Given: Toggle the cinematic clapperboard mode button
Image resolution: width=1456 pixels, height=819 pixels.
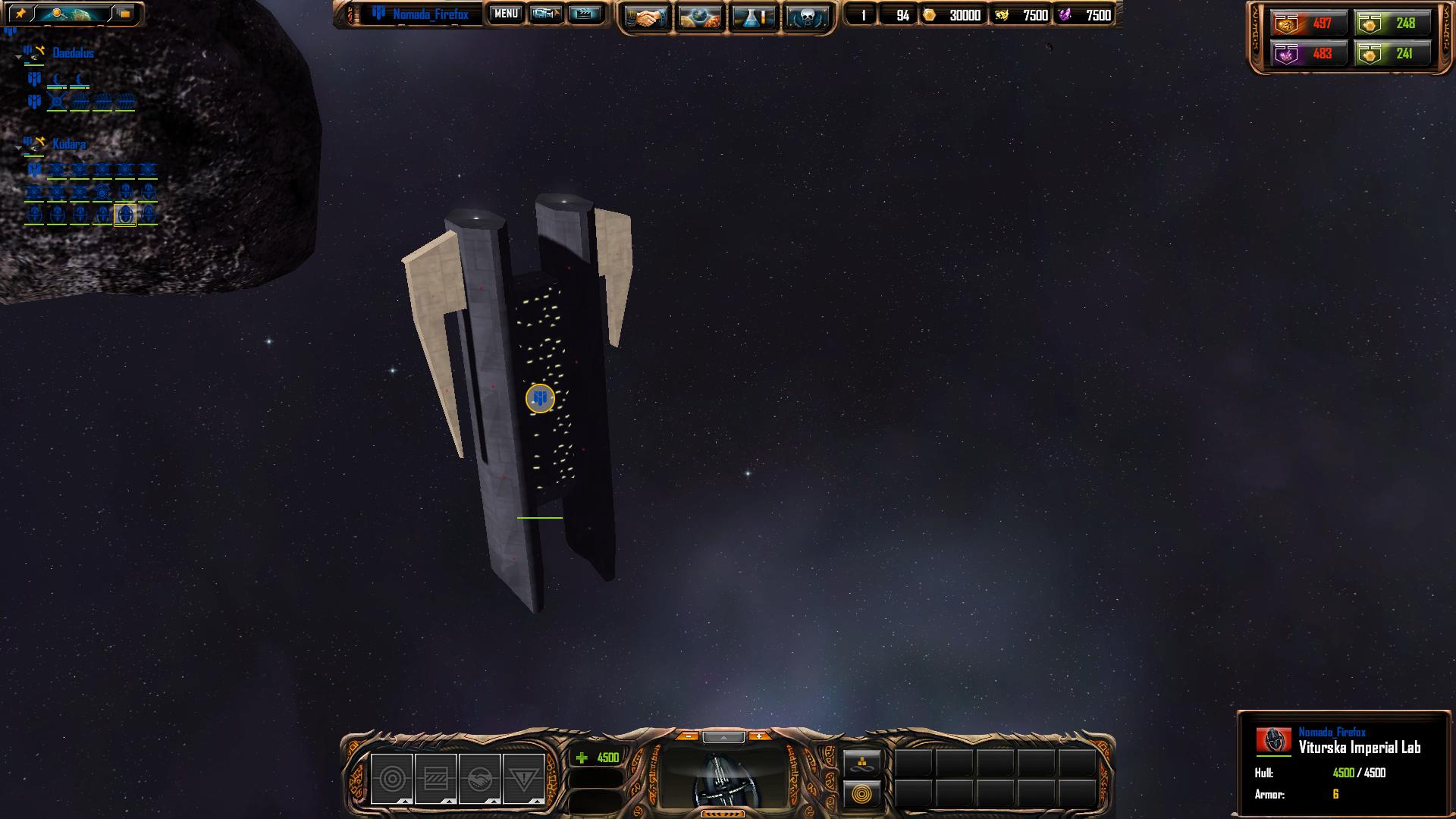Looking at the screenshot, I should pos(584,14).
